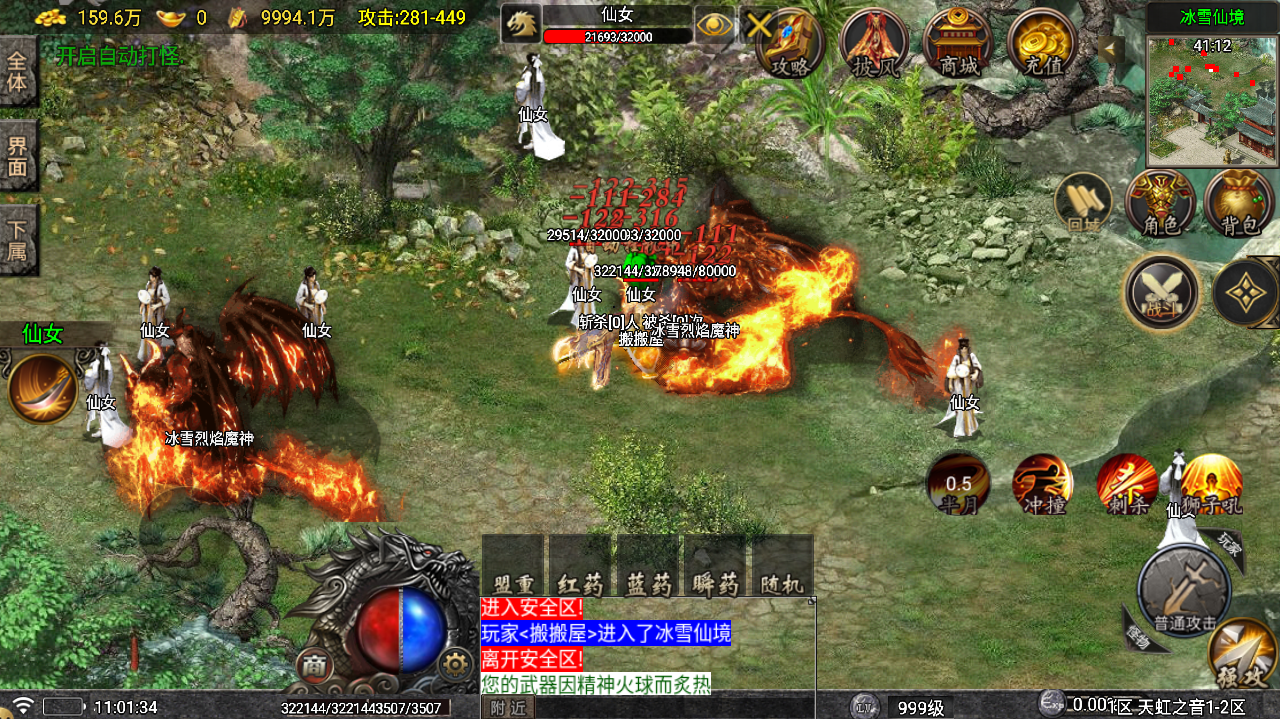Open the 背包 backpack
The width and height of the screenshot is (1280, 719).
(1238, 203)
